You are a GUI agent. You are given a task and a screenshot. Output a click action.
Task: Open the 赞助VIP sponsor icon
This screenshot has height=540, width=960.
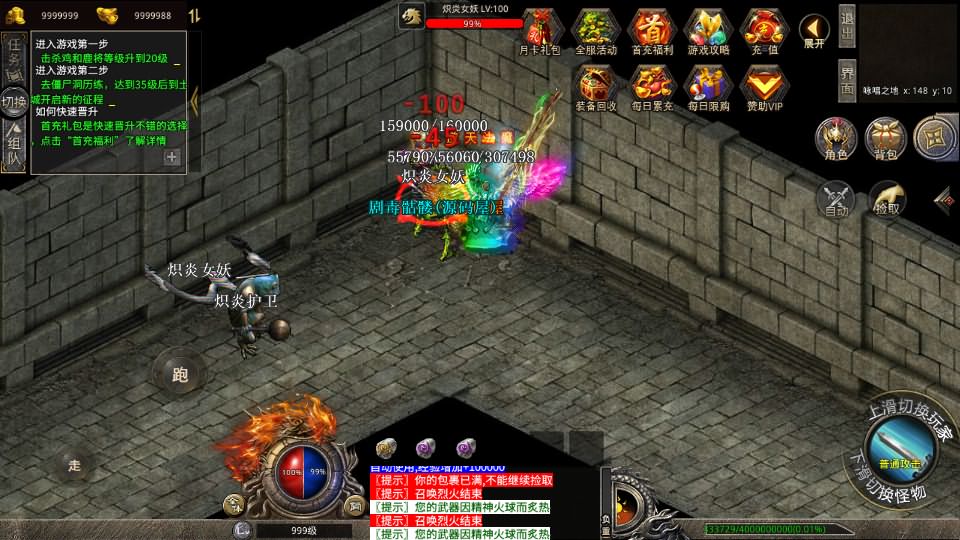coord(764,86)
